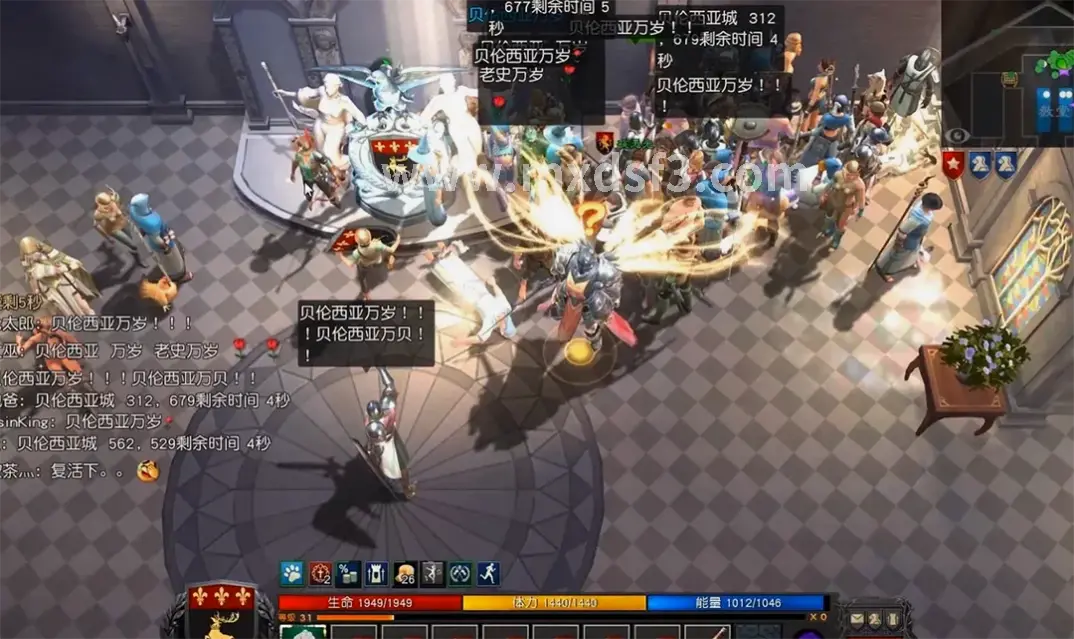The width and height of the screenshot is (1074, 639).
Task: Click the fleur-de-lis guild crest emblem
Action: coord(220,599)
